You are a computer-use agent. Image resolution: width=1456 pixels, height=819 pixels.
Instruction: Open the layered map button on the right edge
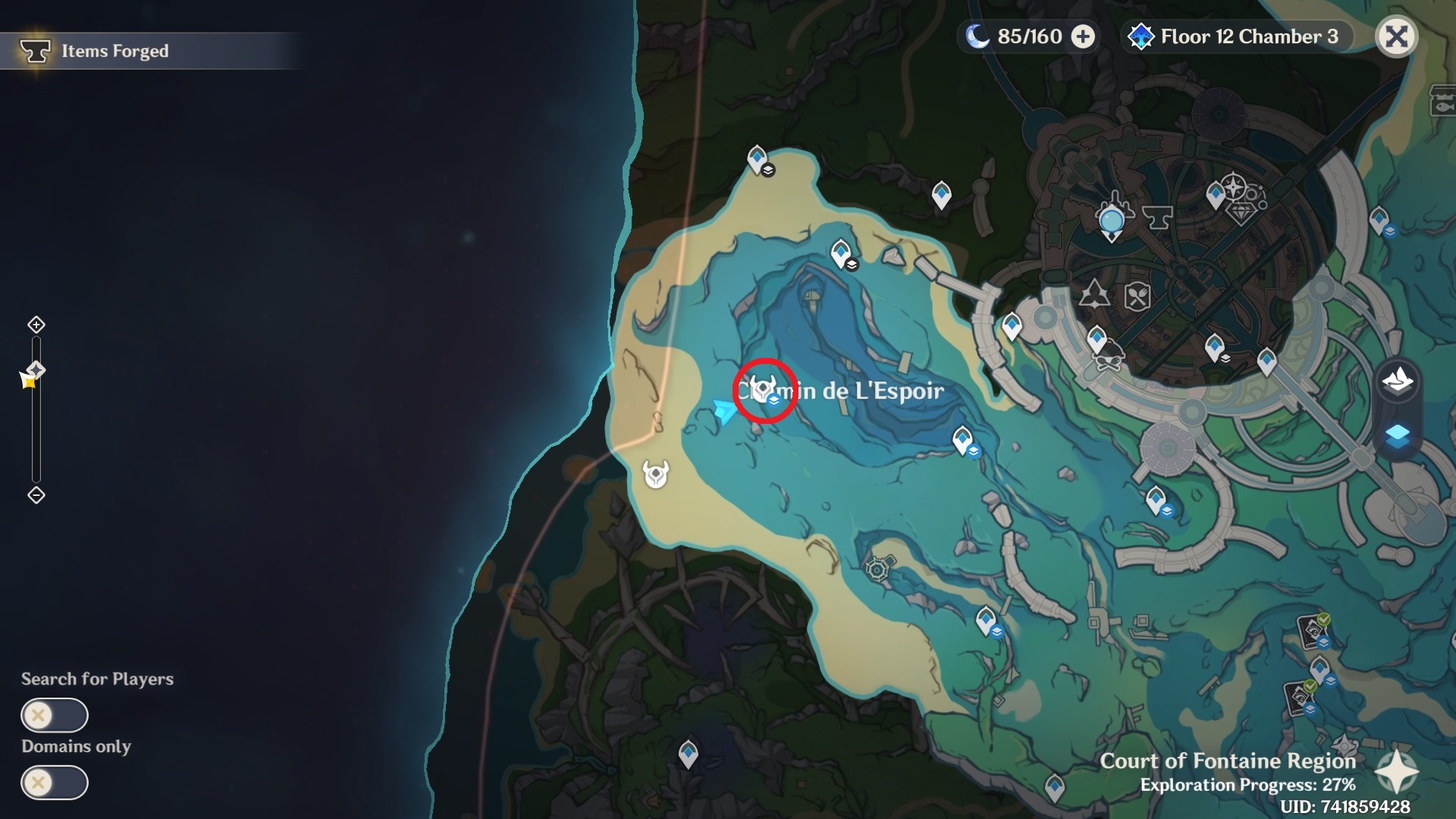tap(1397, 436)
